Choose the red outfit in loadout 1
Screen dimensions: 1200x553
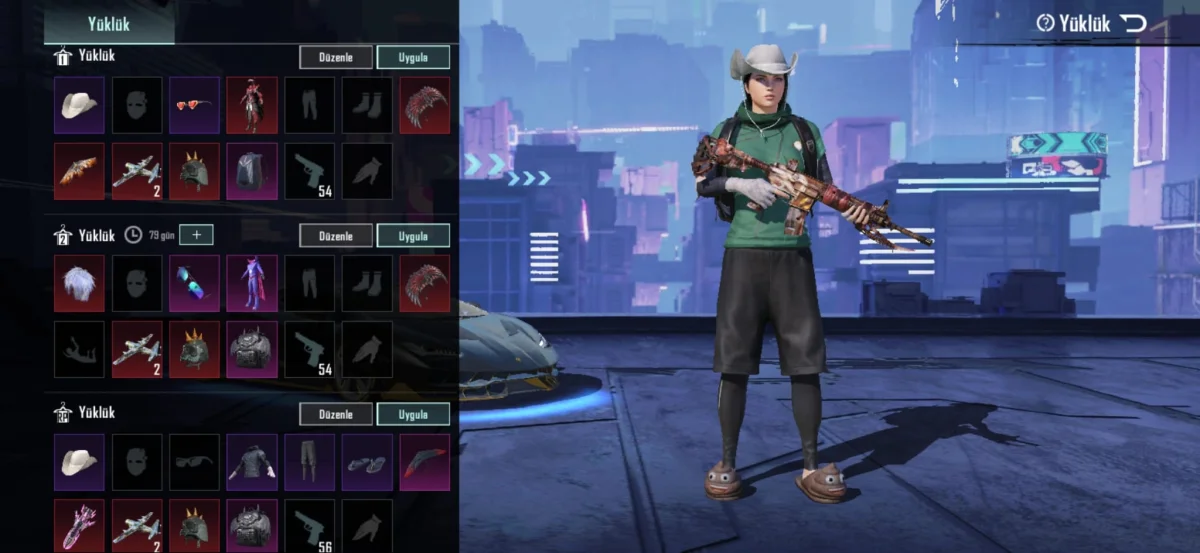(251, 105)
